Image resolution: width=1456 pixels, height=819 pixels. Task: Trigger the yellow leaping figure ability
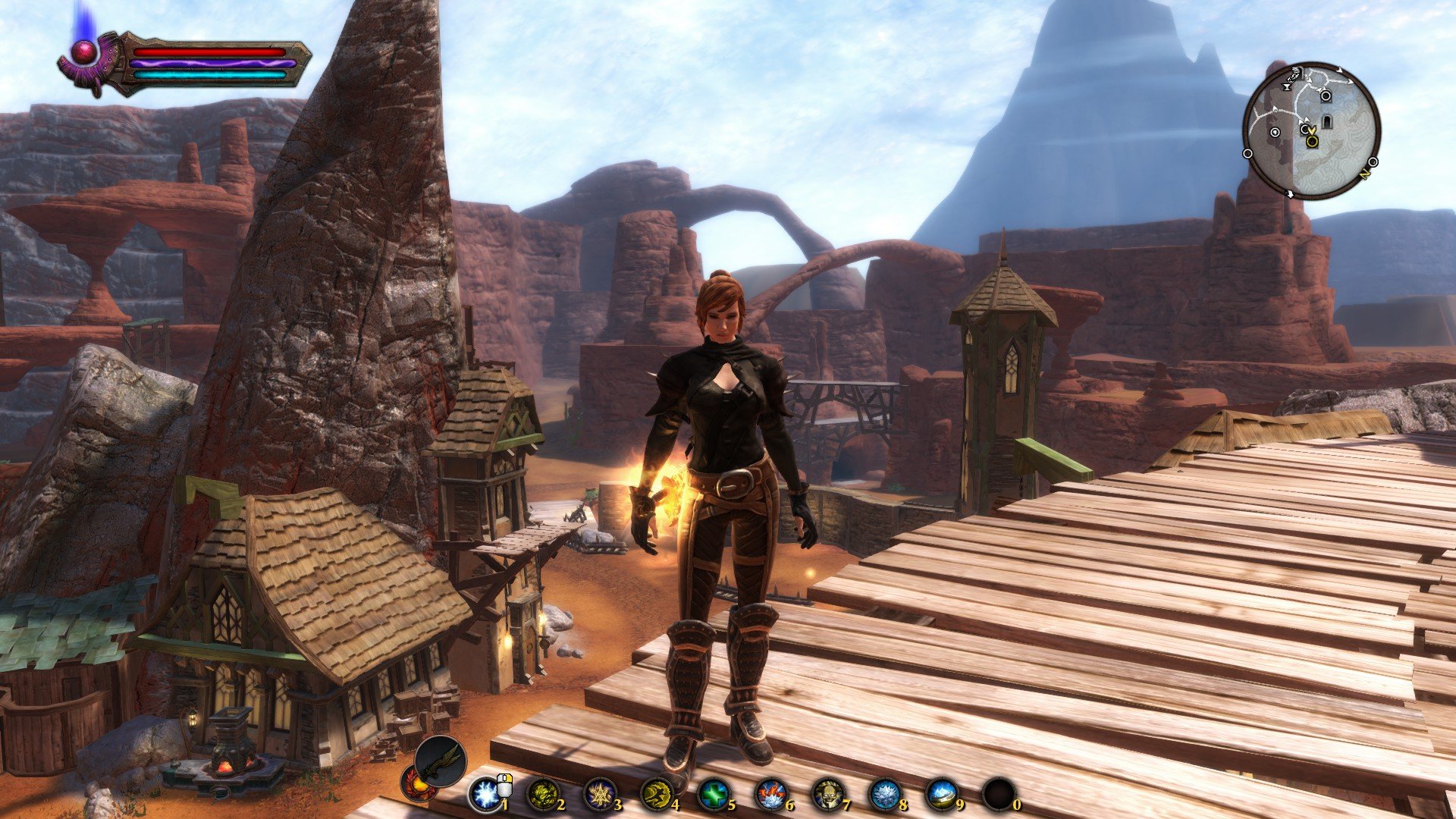[656, 795]
